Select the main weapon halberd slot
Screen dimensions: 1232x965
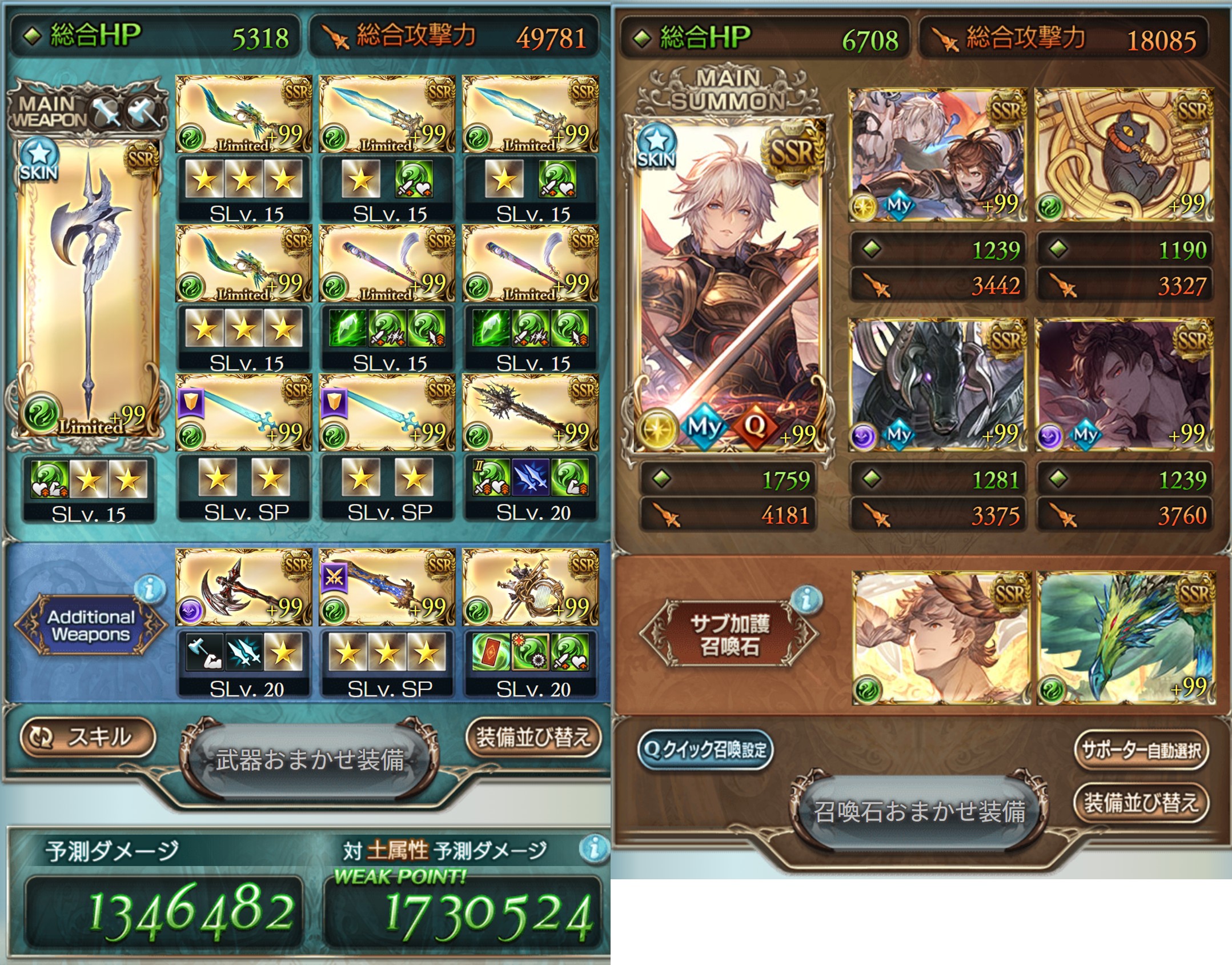click(88, 289)
